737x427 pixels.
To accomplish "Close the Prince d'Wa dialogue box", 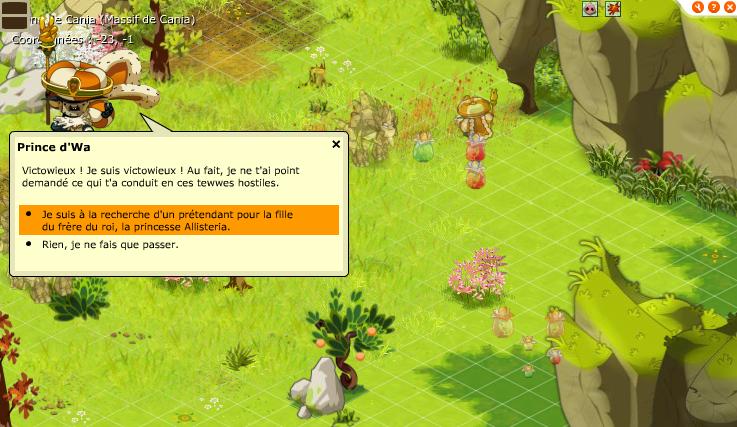I will coord(336,144).
